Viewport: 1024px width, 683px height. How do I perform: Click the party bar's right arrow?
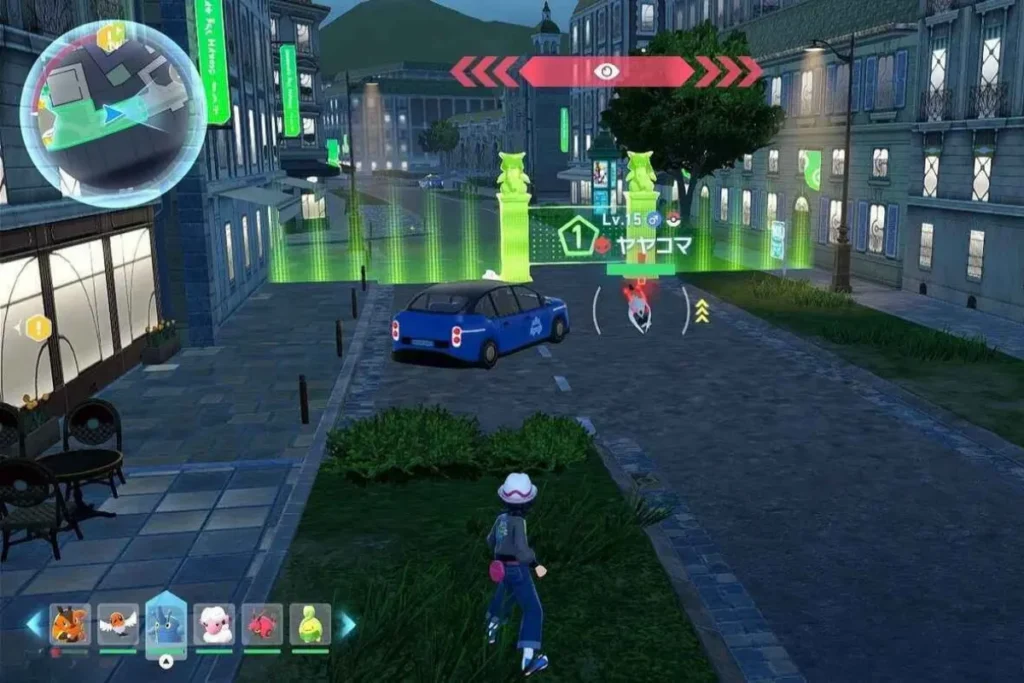point(347,624)
